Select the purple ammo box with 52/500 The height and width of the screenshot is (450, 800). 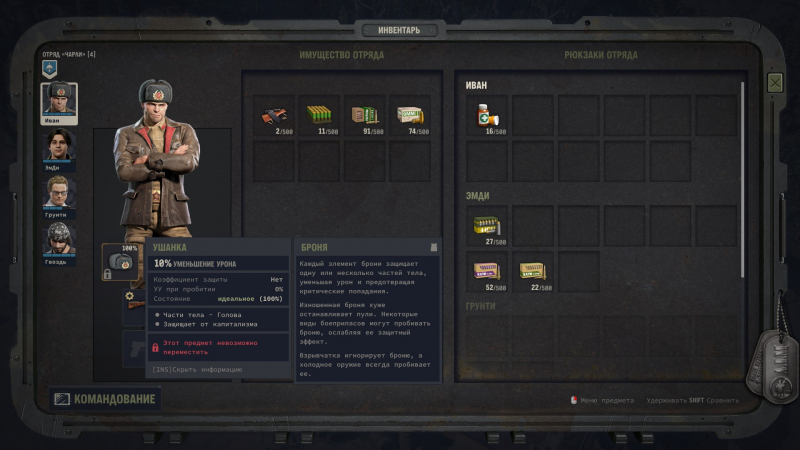487,272
